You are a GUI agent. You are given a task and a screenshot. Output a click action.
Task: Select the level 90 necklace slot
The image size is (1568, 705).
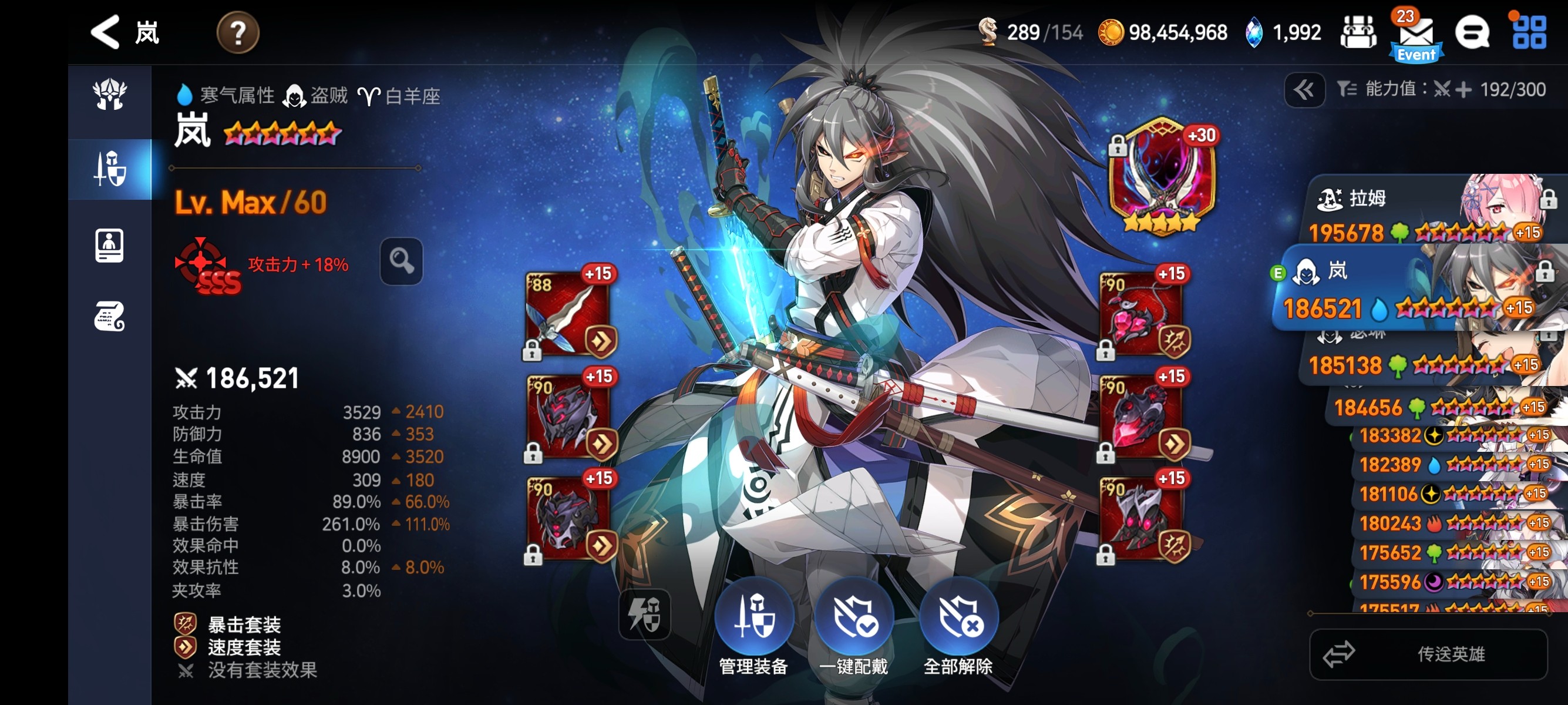pyautogui.click(x=1142, y=314)
